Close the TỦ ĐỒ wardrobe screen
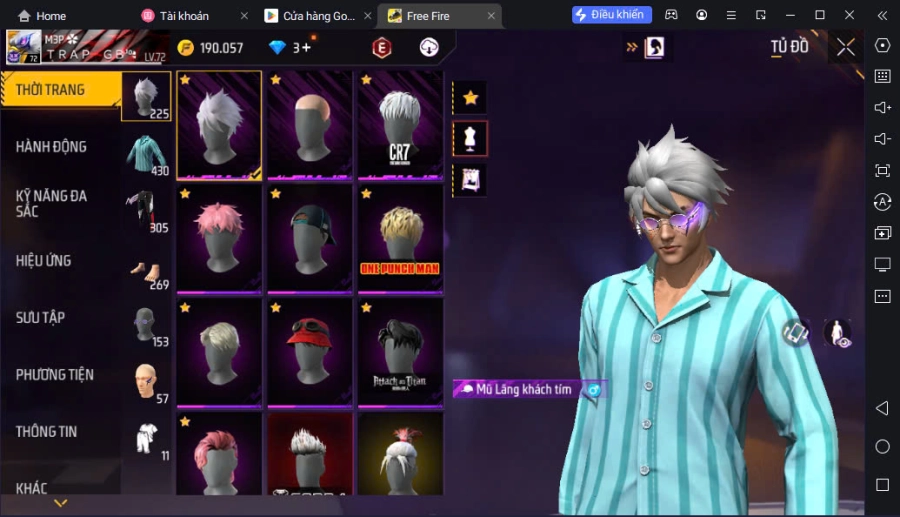 [846, 47]
